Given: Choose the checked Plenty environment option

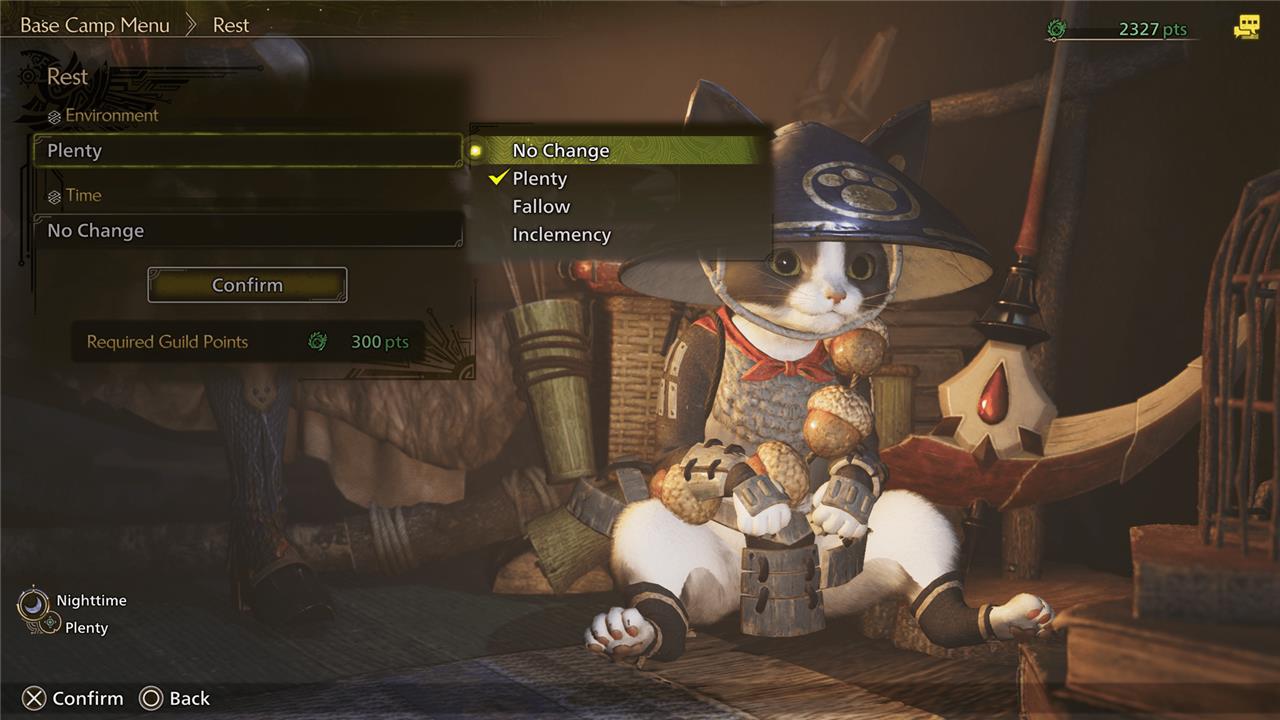Looking at the screenshot, I should point(540,178).
